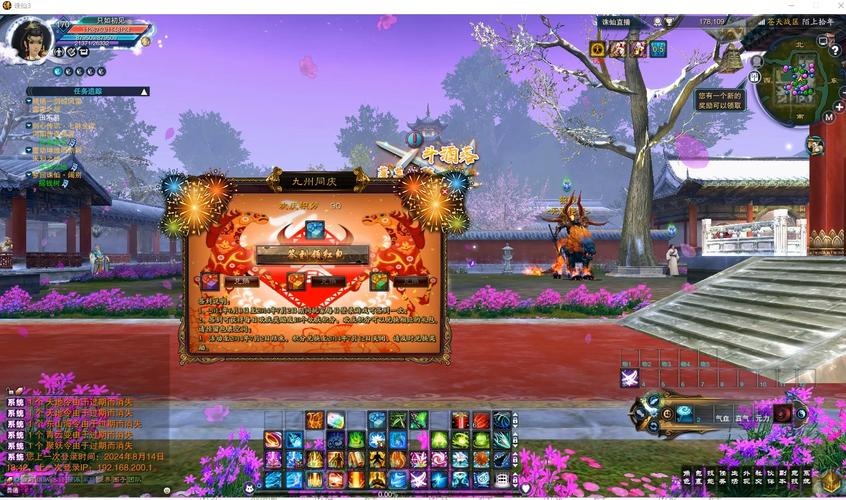The height and width of the screenshot is (500, 846).
Task: Claim the green gift box reward
Action: point(379,282)
